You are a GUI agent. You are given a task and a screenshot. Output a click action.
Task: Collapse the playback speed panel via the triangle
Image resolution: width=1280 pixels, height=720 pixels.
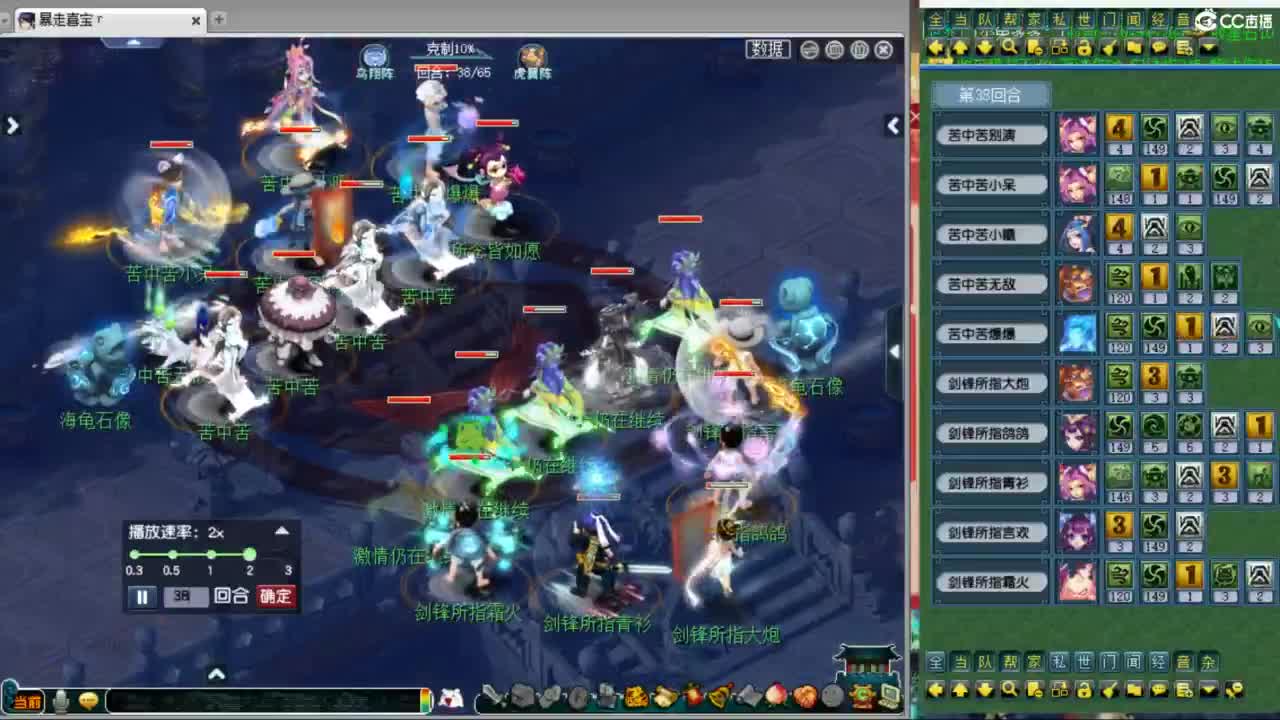282,531
